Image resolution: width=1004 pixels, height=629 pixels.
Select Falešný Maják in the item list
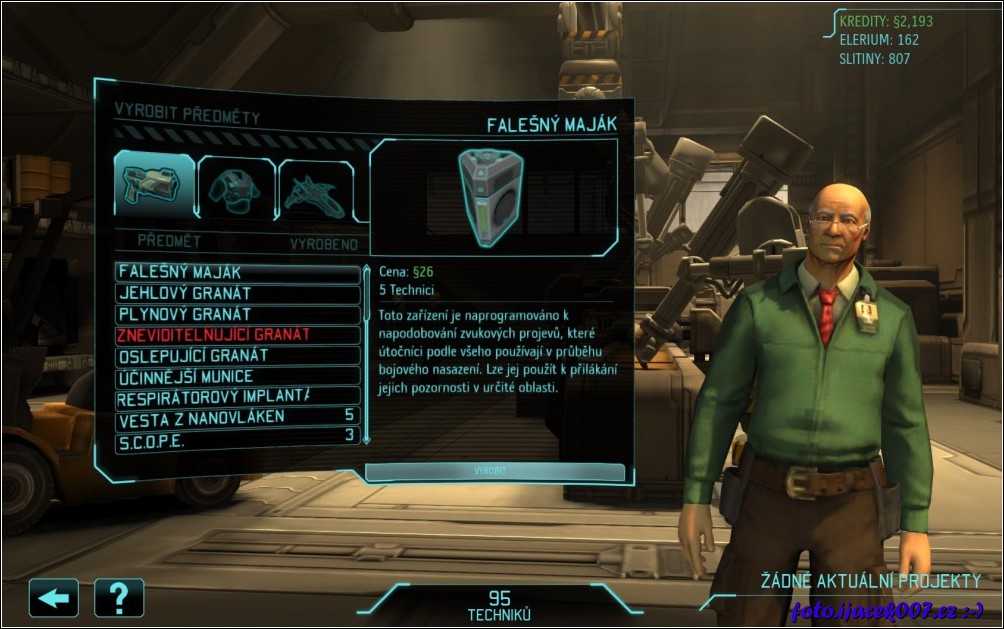[x=237, y=272]
